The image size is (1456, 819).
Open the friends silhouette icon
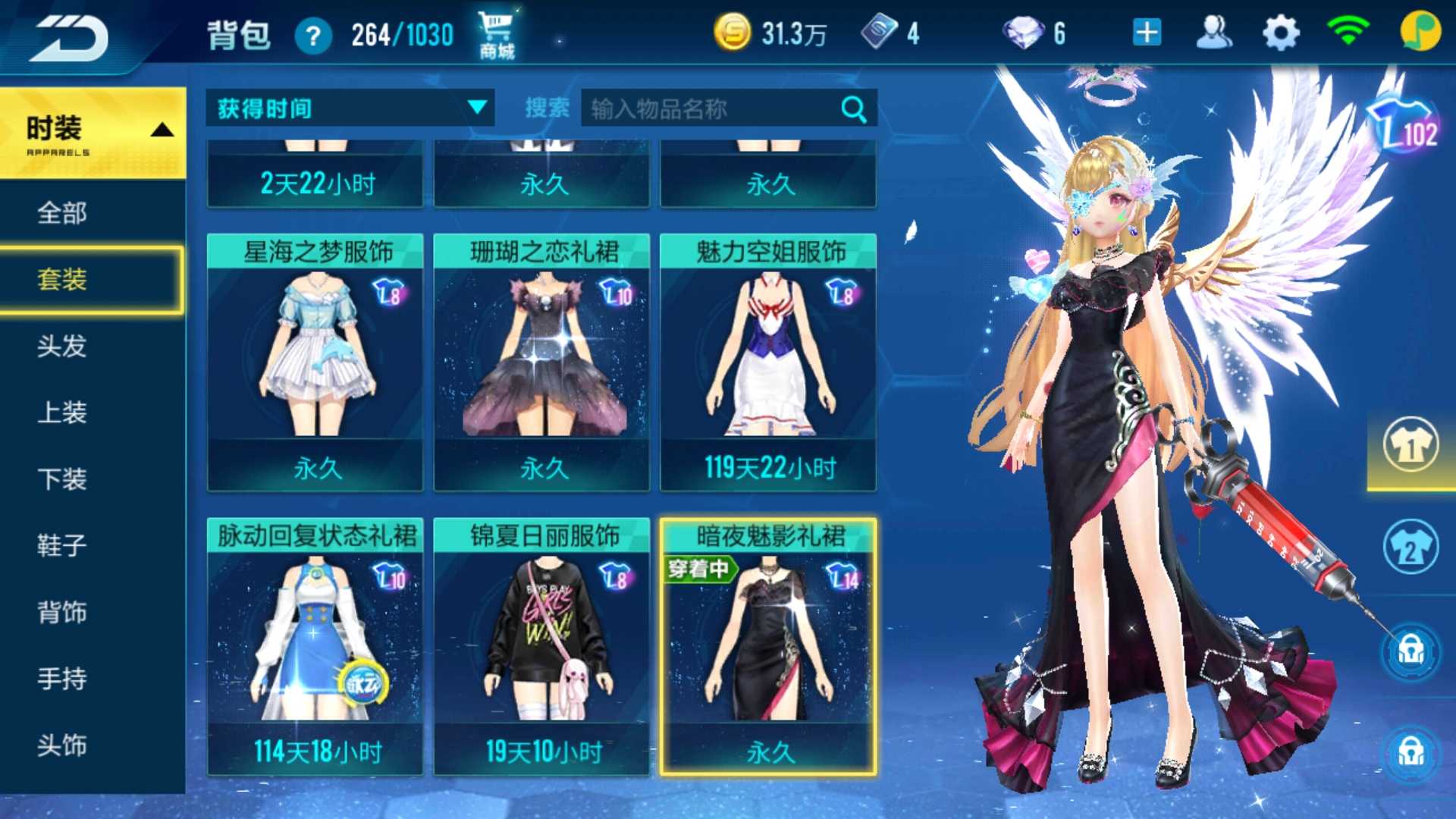1213,33
